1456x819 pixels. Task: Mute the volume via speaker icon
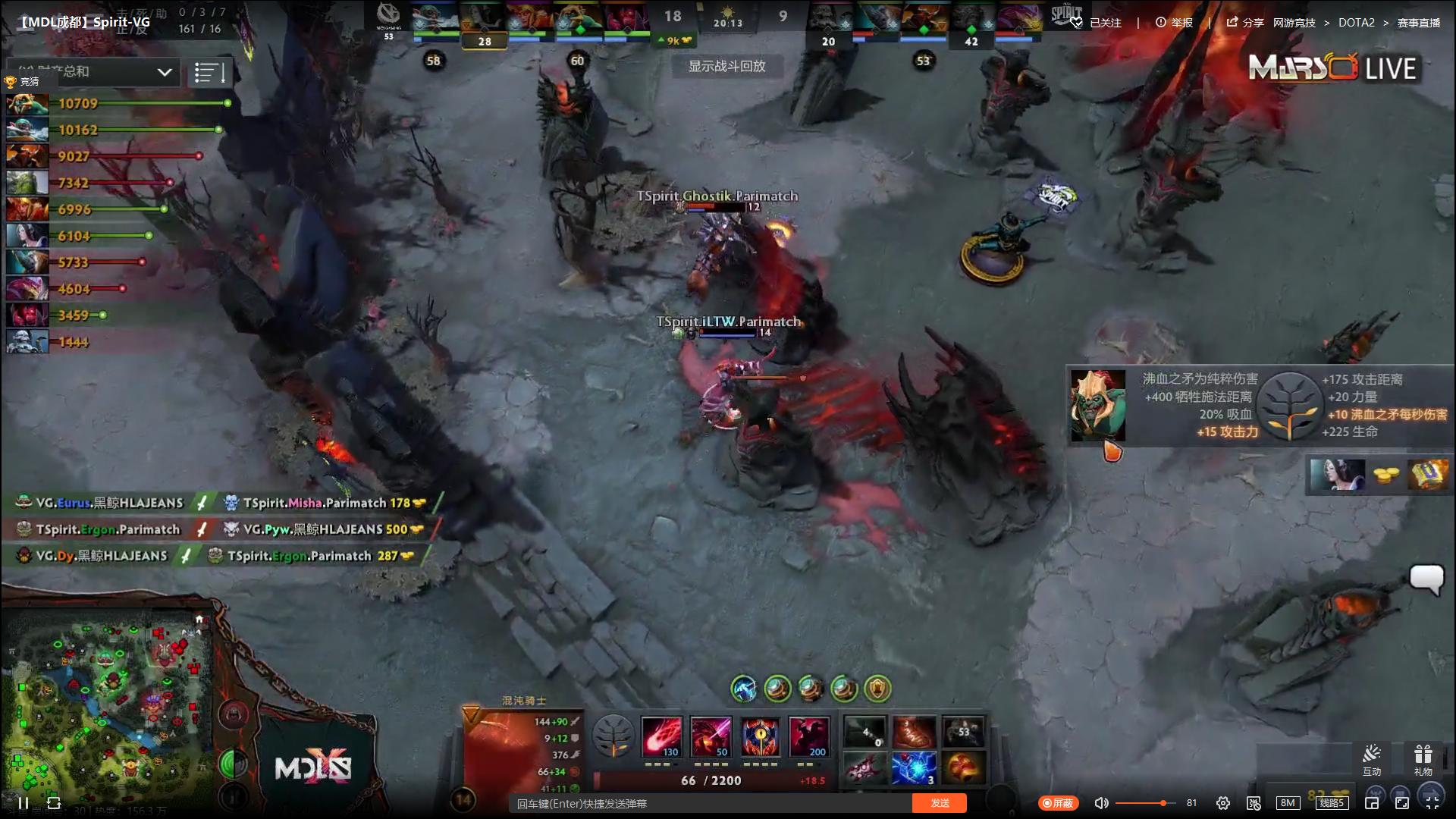1101,802
